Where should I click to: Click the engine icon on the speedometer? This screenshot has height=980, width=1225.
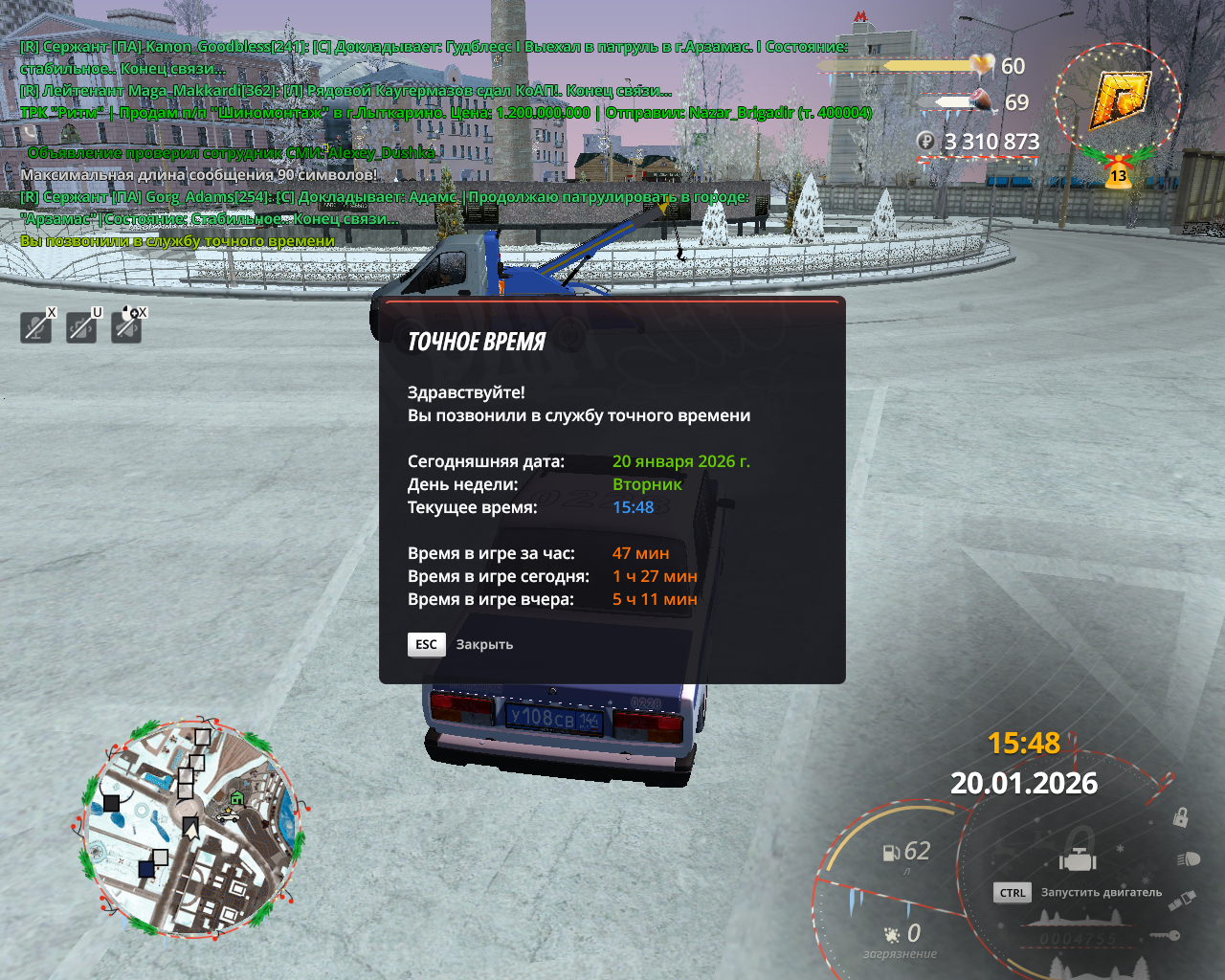(1078, 859)
